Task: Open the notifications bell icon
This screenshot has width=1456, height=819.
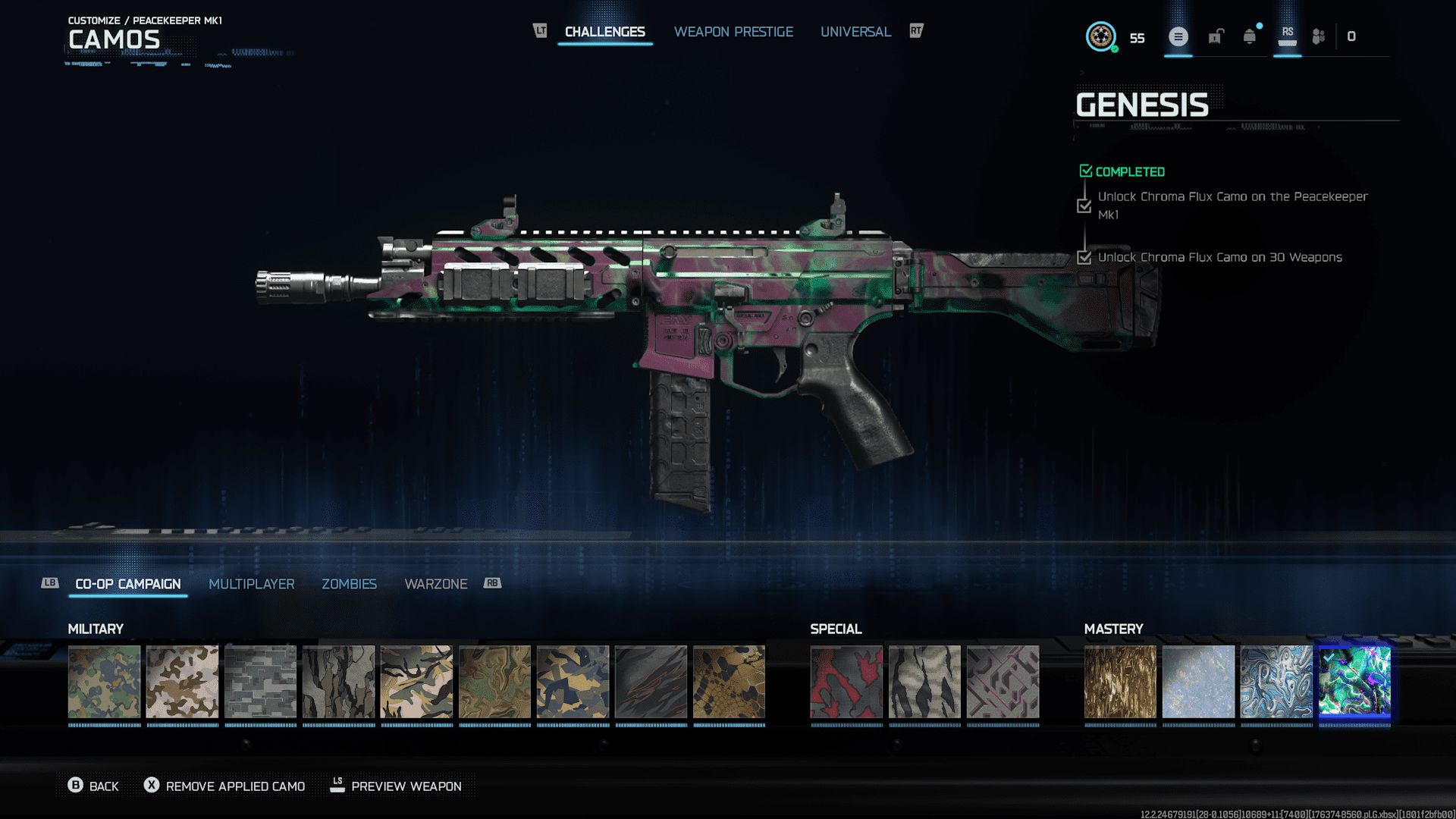Action: click(x=1250, y=36)
